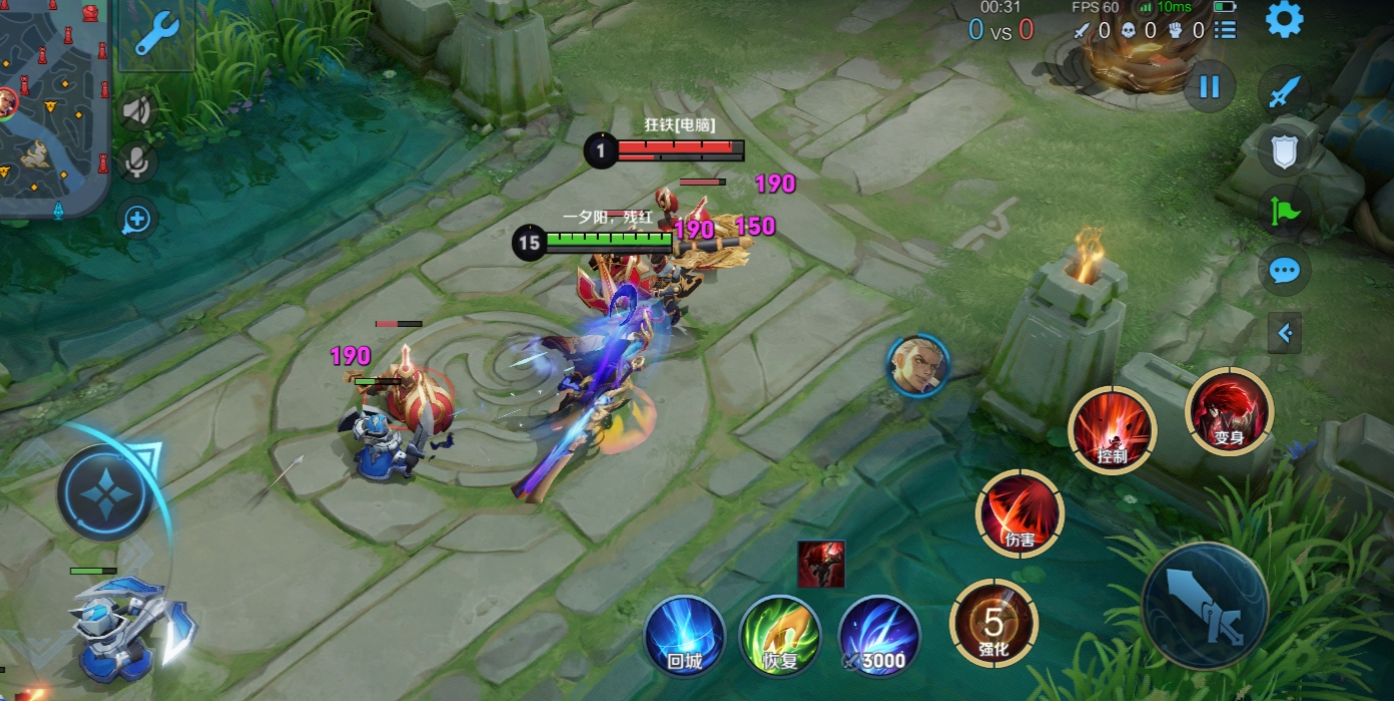
Task: Toggle the speaker sound icon
Action: [136, 110]
